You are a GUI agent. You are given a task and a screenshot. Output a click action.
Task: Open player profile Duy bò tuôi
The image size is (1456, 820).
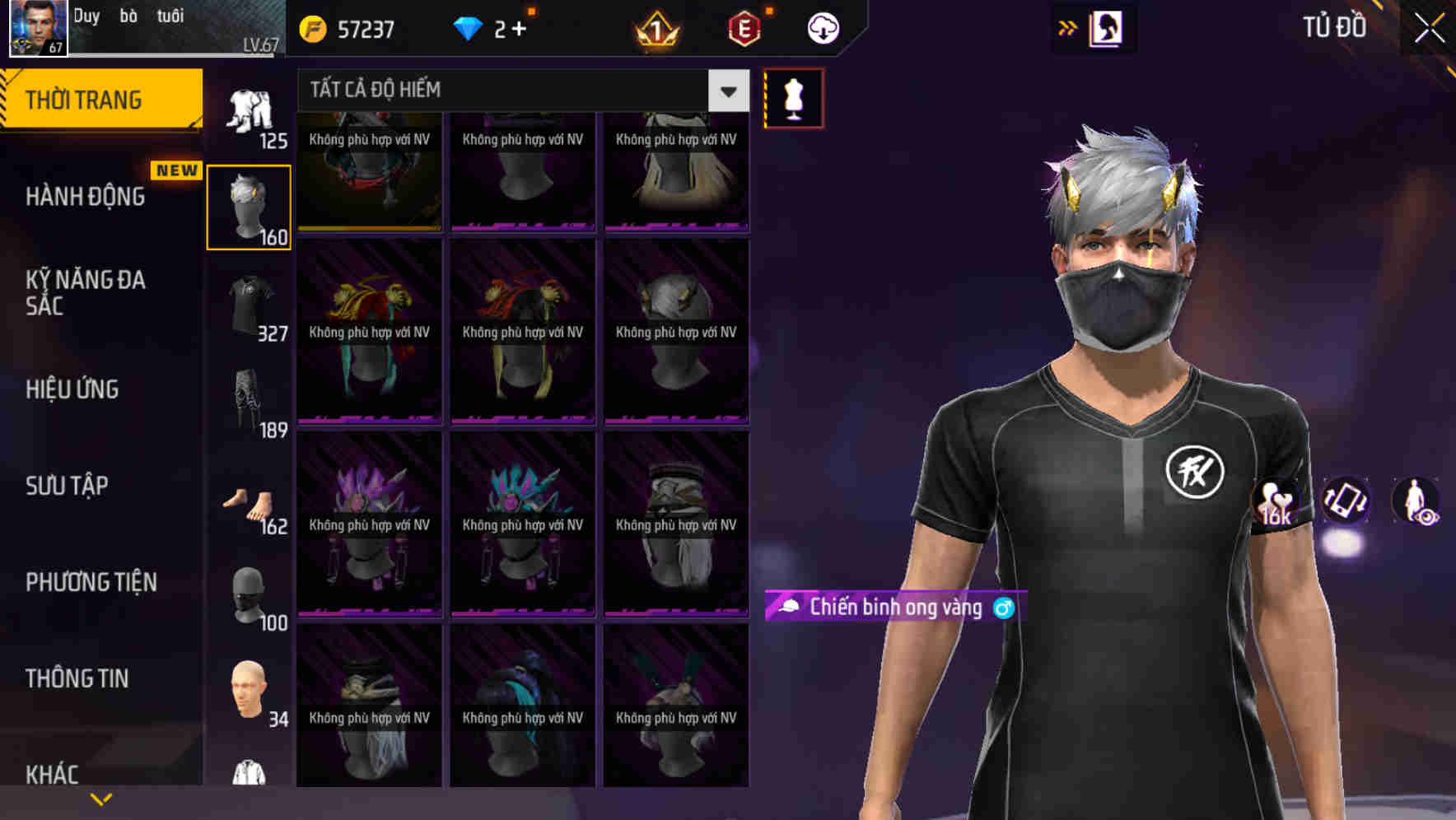tap(124, 29)
